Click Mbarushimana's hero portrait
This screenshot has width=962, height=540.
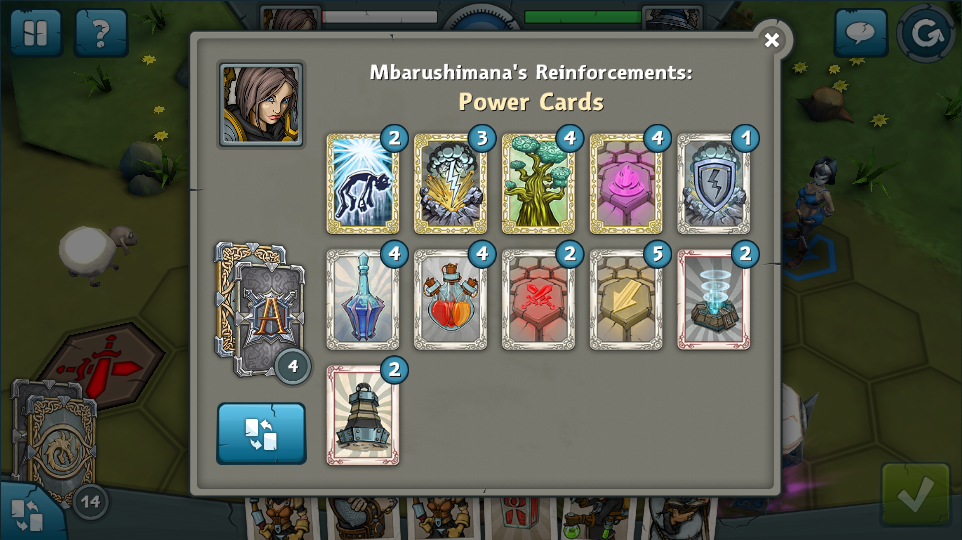(261, 104)
